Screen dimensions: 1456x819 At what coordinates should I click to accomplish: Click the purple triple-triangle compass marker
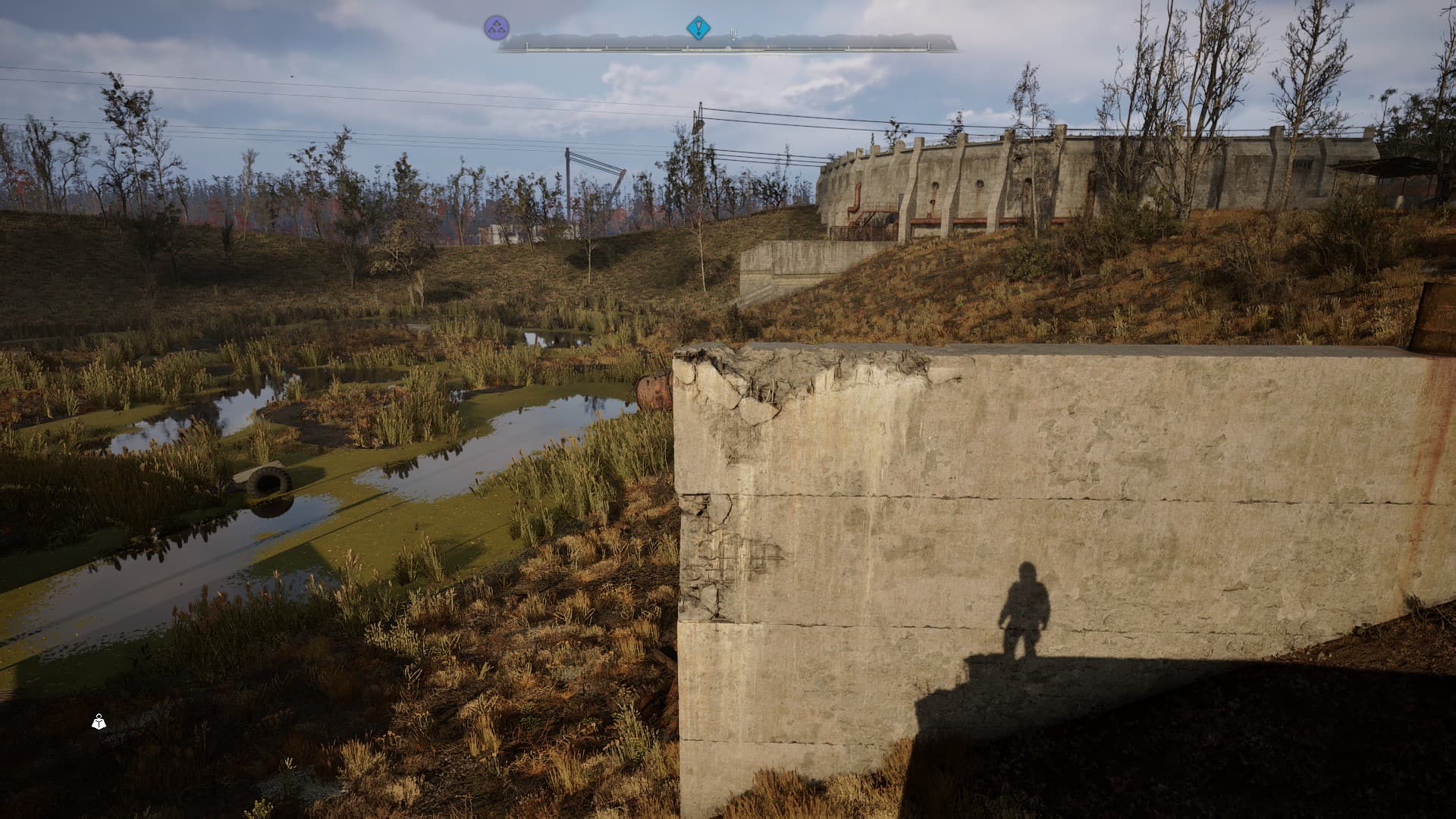(497, 29)
